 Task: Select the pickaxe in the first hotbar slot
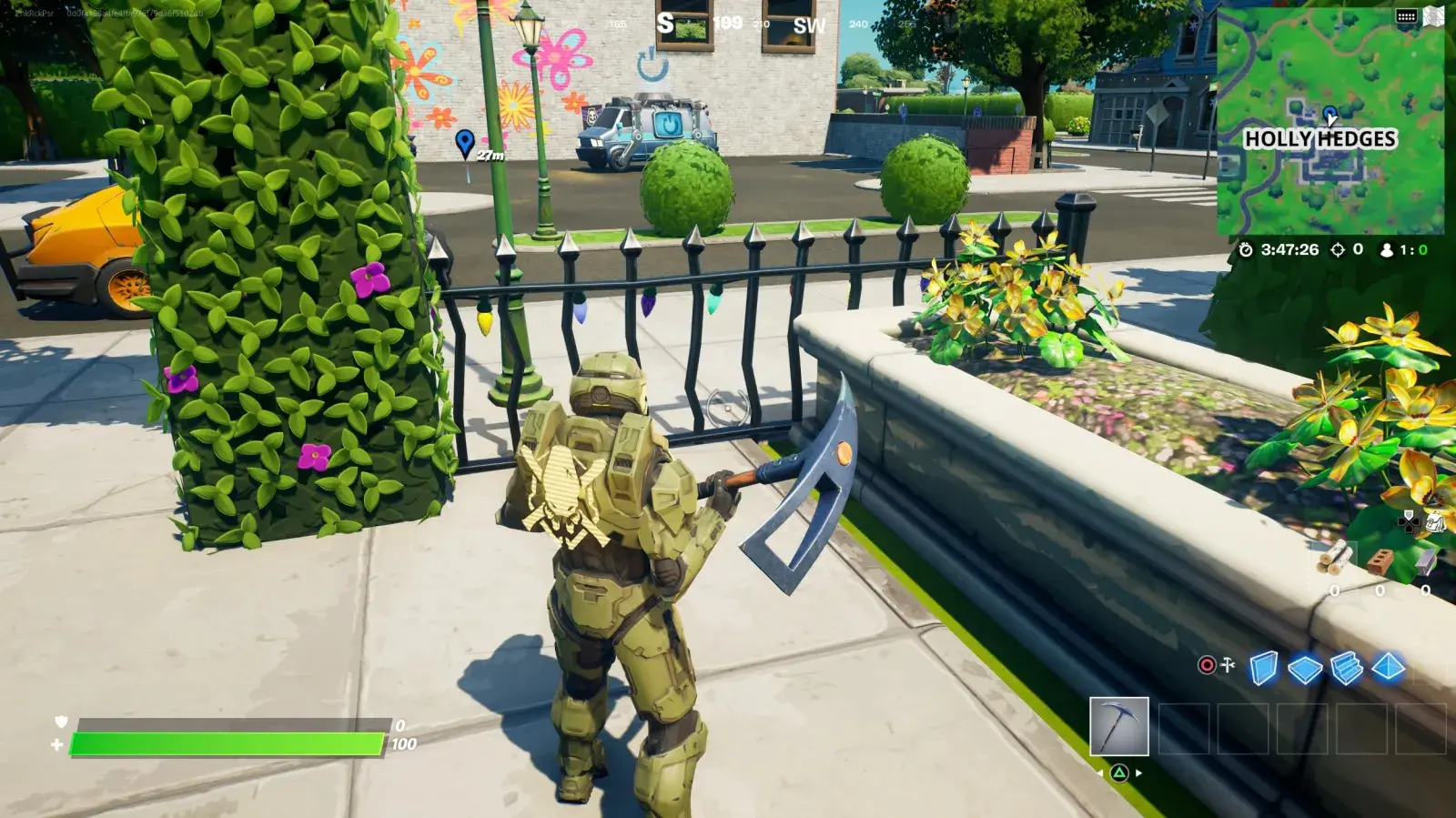(x=1118, y=726)
